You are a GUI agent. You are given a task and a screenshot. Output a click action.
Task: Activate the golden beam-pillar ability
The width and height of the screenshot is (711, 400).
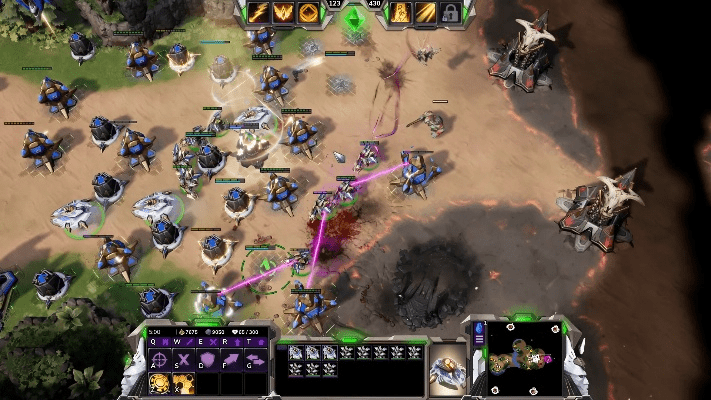[400, 13]
